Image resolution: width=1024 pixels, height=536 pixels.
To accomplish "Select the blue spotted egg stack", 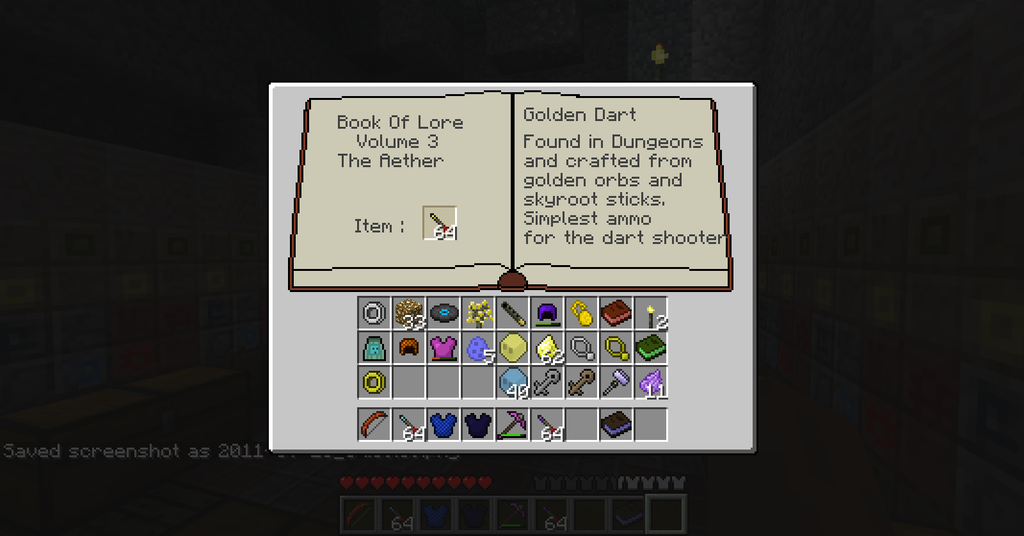I will [x=478, y=348].
